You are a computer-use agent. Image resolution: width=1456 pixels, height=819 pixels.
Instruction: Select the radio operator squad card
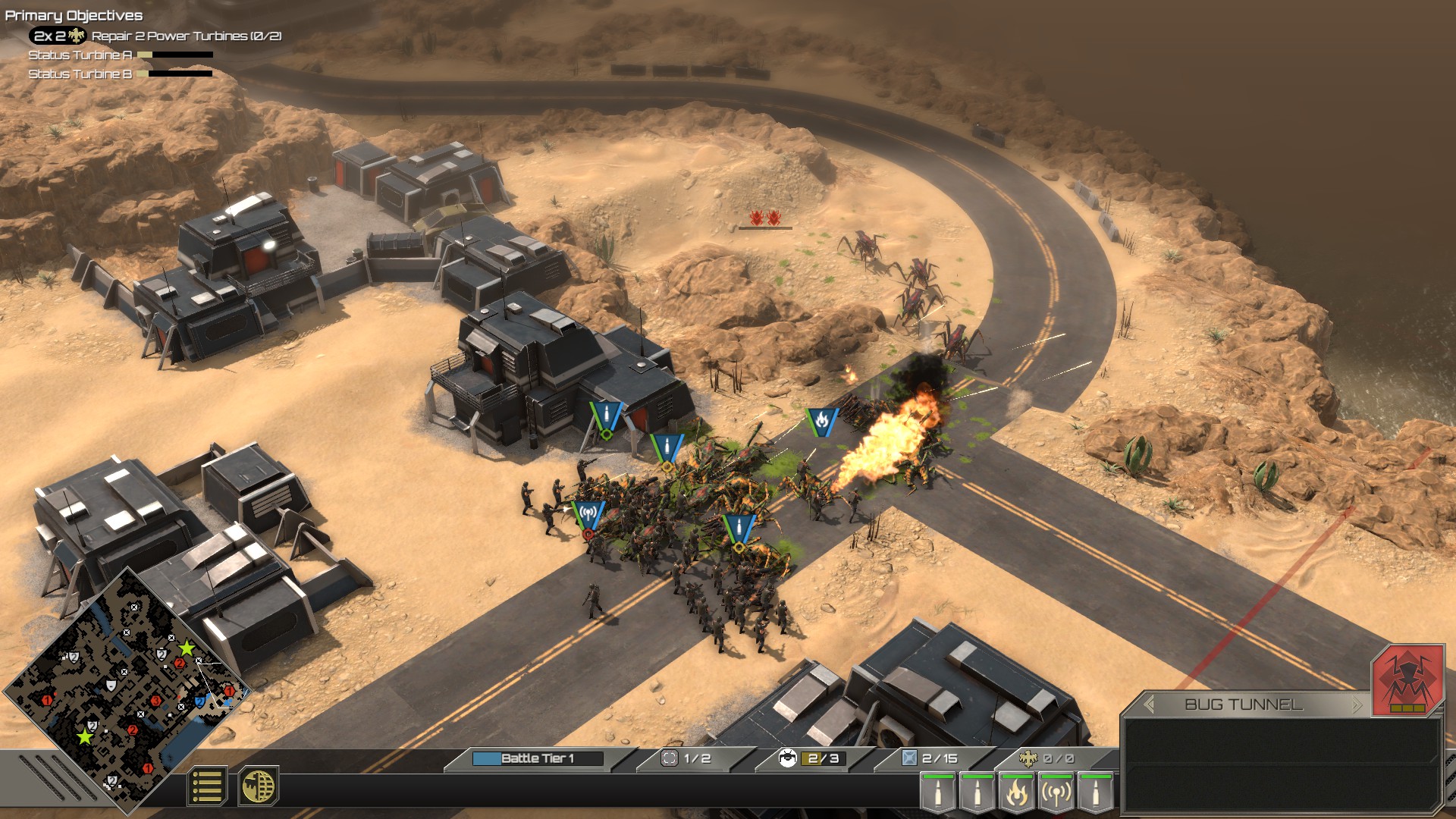click(x=1056, y=792)
